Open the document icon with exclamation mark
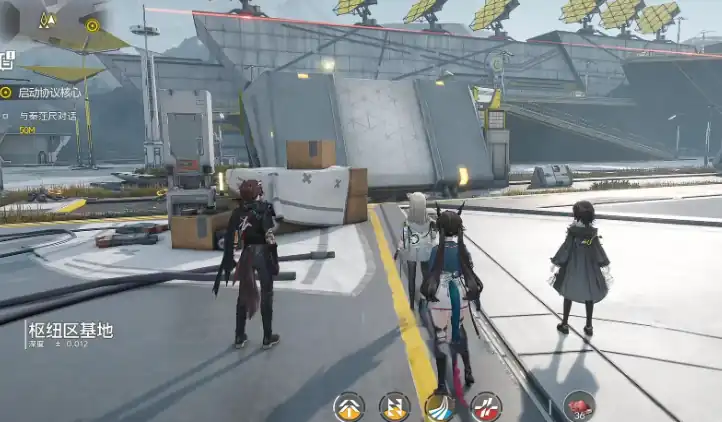 (x=6, y=59)
